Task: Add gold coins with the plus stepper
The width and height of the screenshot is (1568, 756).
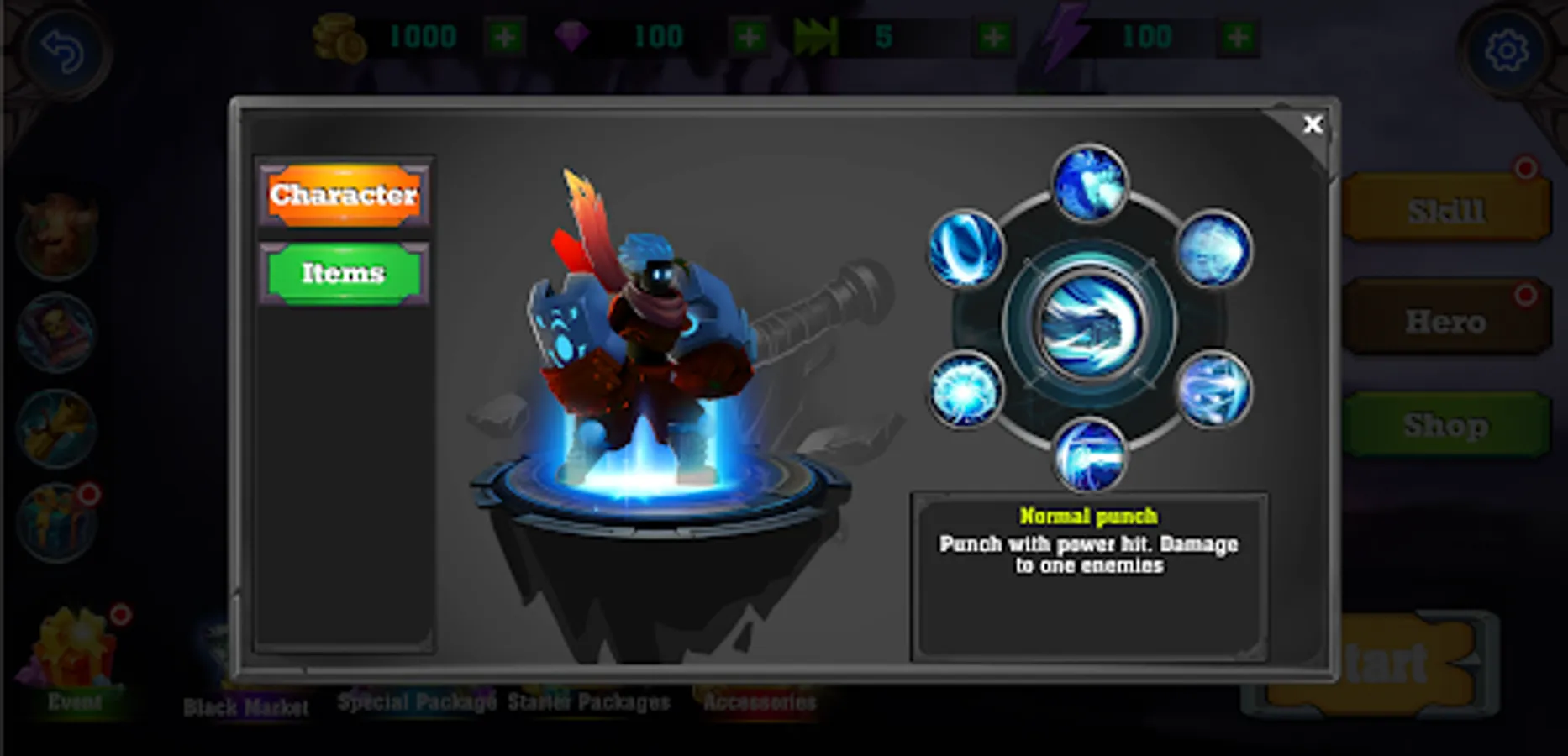Action: [x=506, y=36]
